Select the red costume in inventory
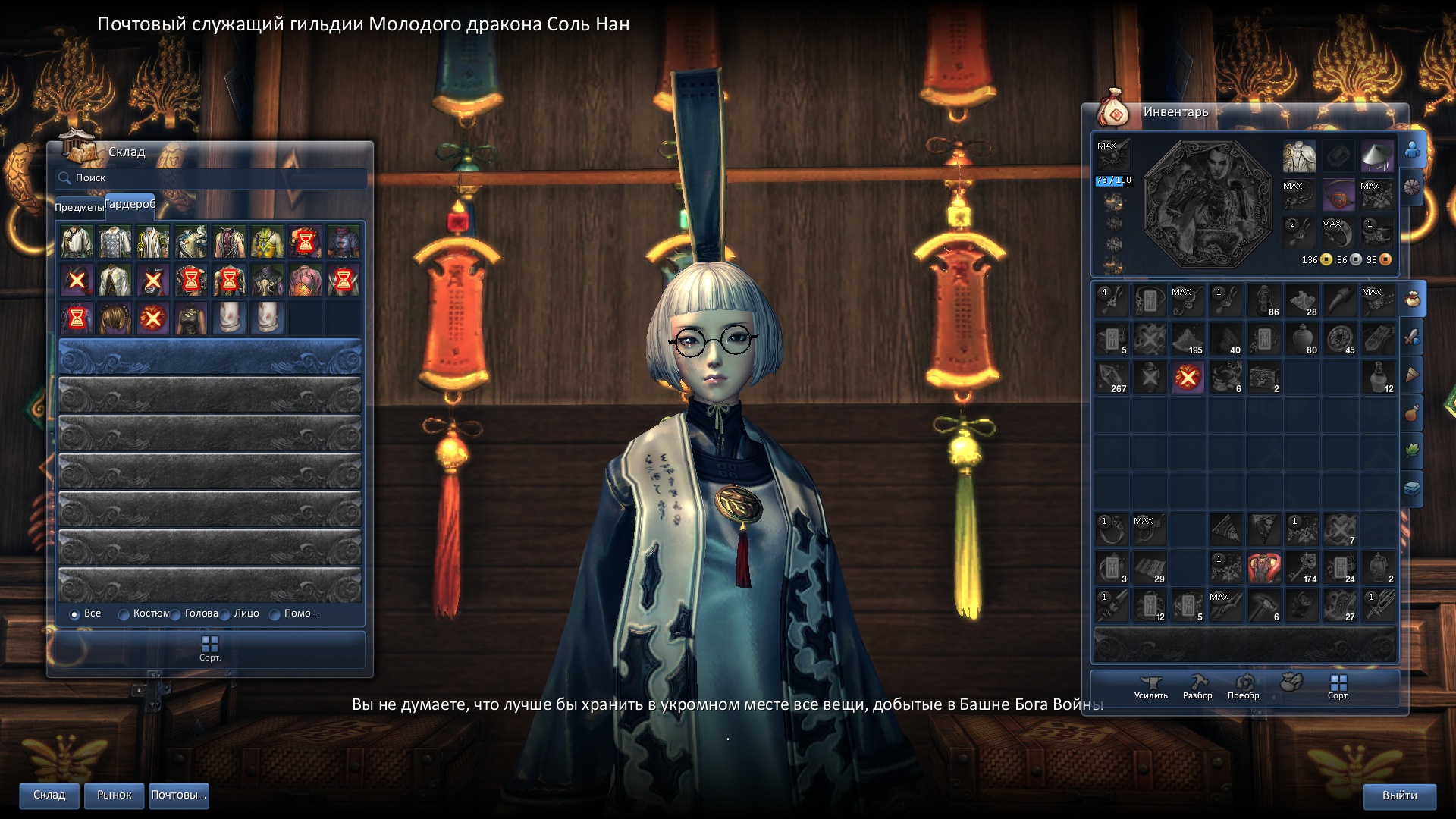Viewport: 1456px width, 819px height. [1263, 567]
